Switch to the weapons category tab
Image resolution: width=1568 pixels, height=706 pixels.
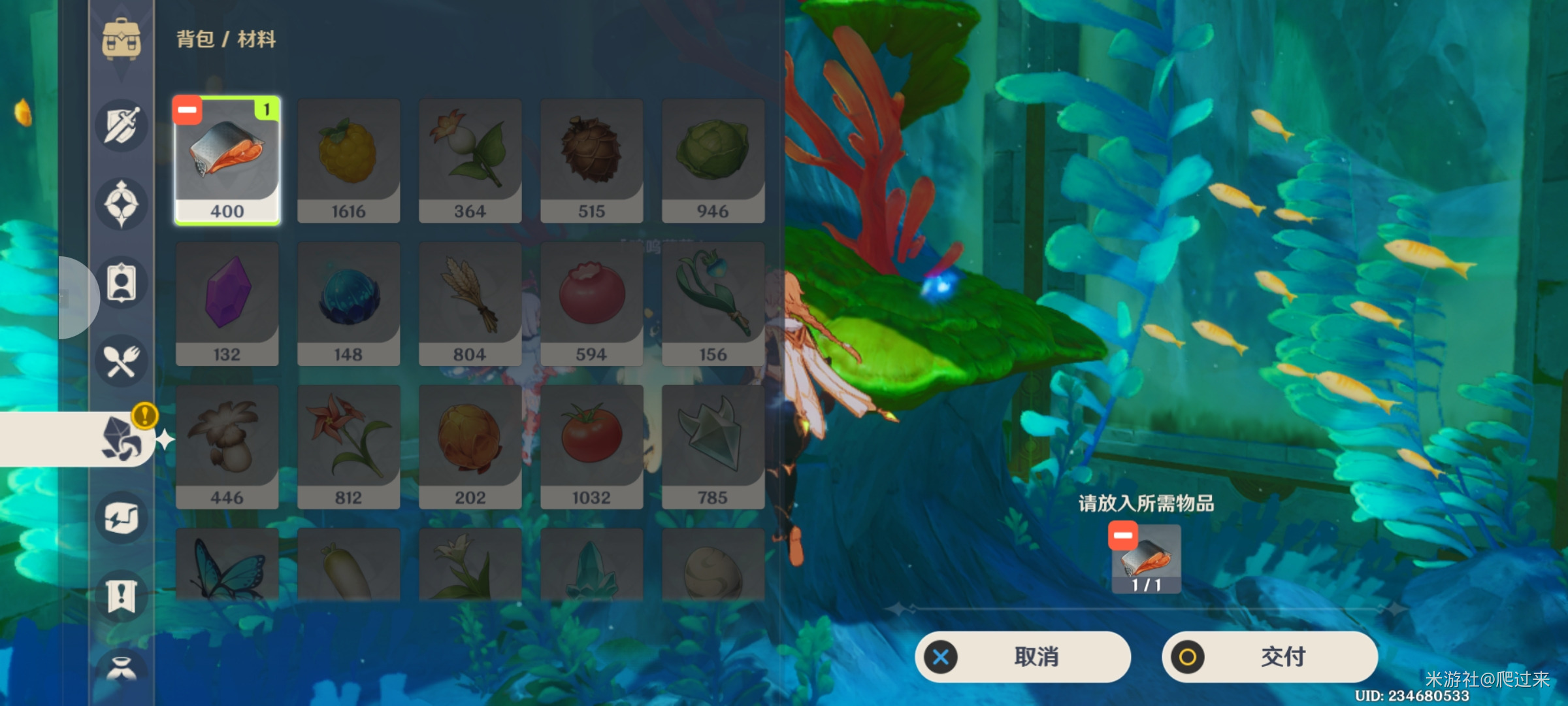122,126
